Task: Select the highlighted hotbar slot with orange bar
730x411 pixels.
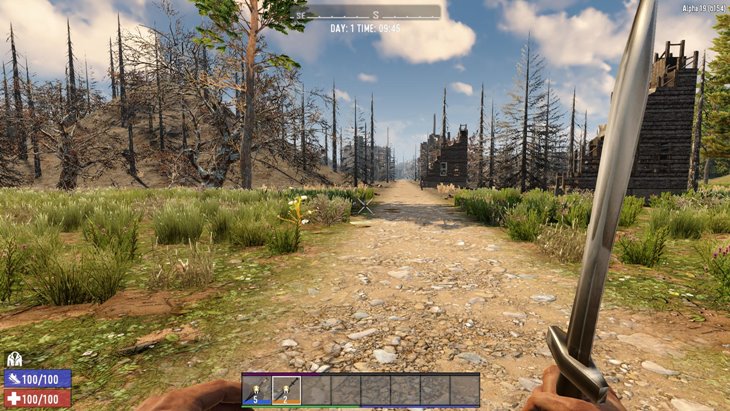Action: click(x=286, y=390)
